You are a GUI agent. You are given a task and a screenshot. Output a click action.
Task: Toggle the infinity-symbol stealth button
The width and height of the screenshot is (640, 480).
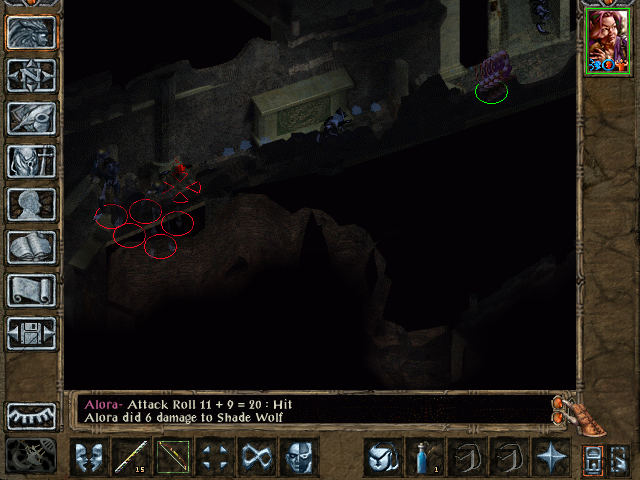click(x=256, y=458)
